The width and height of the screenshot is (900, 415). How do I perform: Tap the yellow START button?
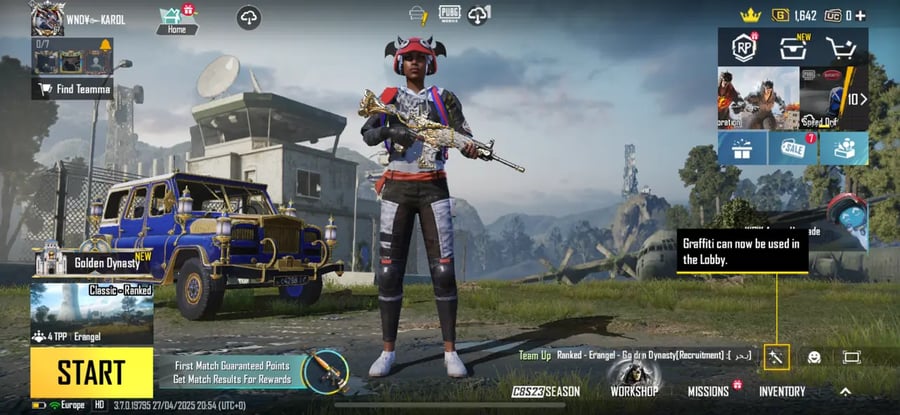[x=91, y=372]
